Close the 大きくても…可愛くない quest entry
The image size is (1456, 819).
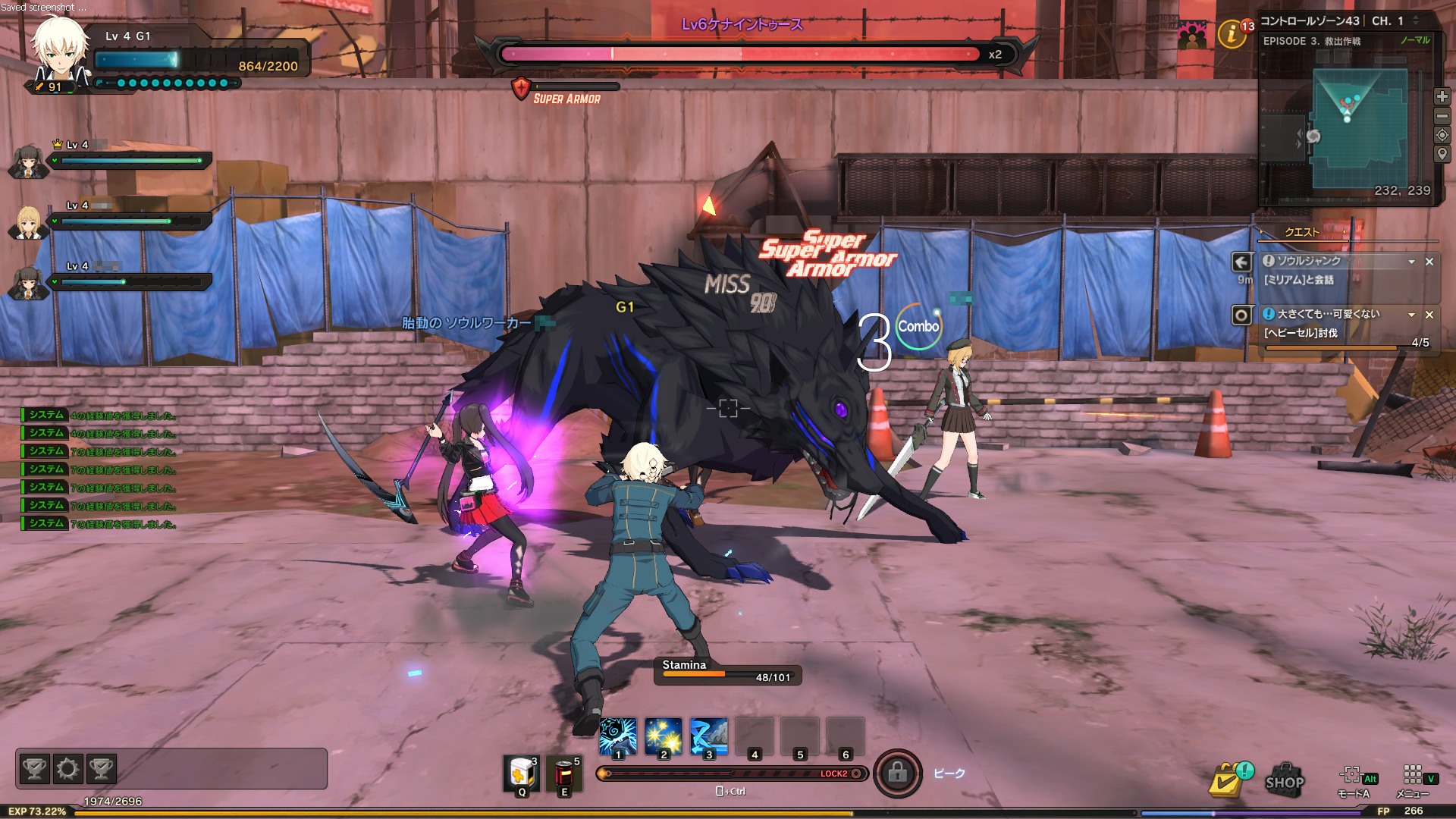(x=1429, y=315)
